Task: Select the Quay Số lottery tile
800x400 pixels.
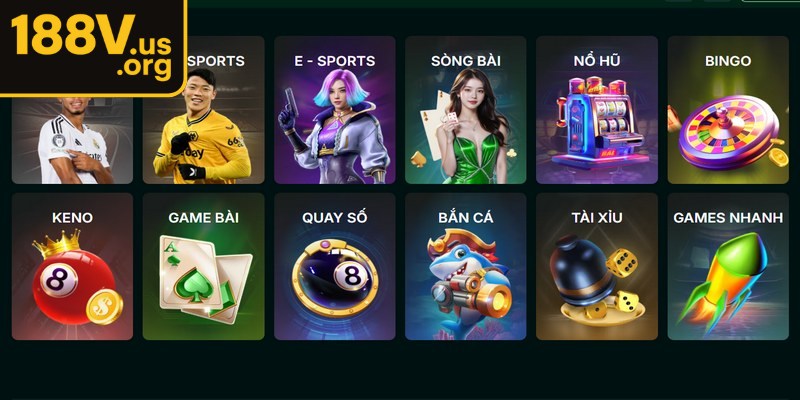Action: [x=335, y=266]
